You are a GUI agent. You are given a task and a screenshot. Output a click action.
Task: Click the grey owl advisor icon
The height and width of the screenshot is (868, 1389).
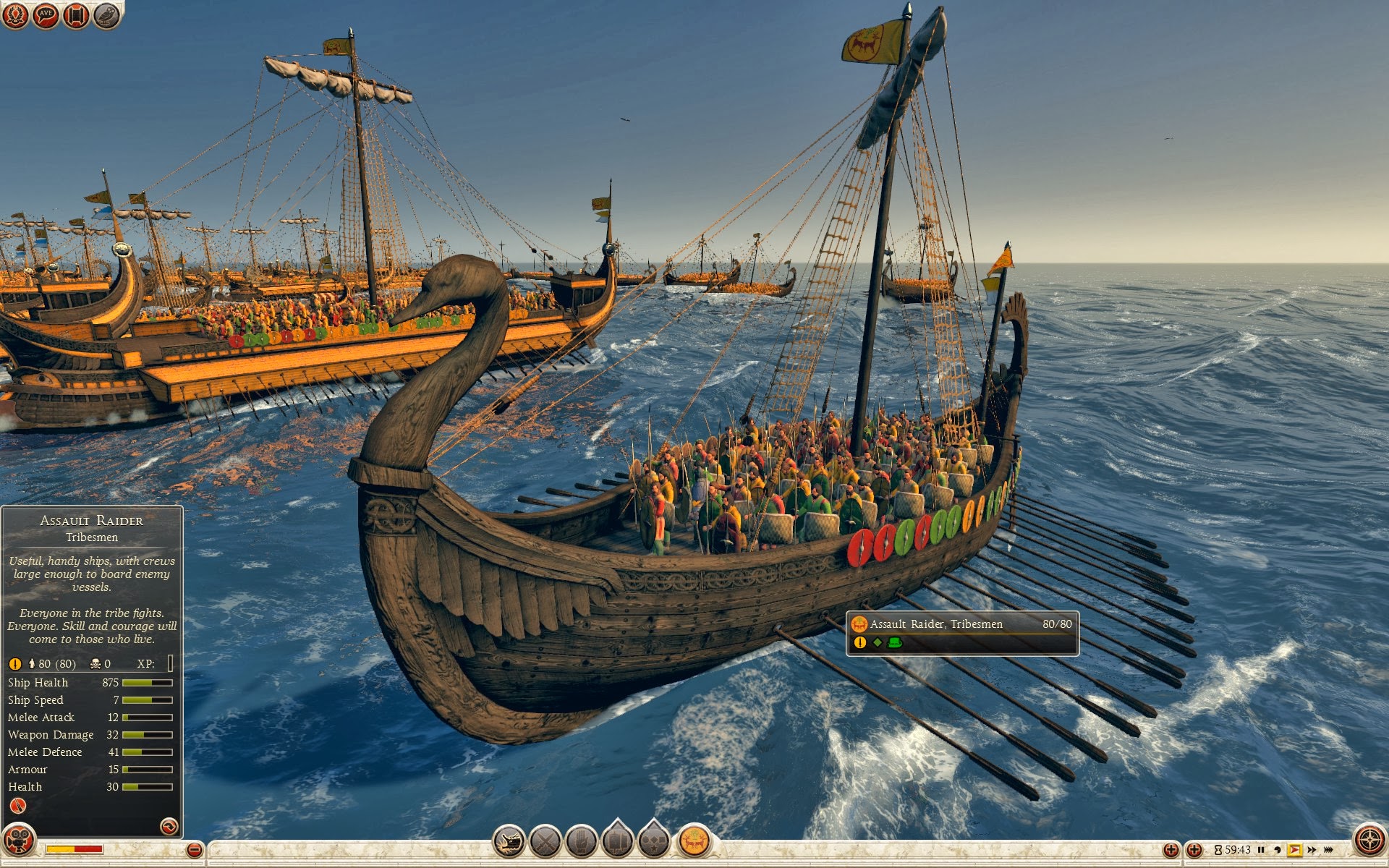tap(107, 14)
